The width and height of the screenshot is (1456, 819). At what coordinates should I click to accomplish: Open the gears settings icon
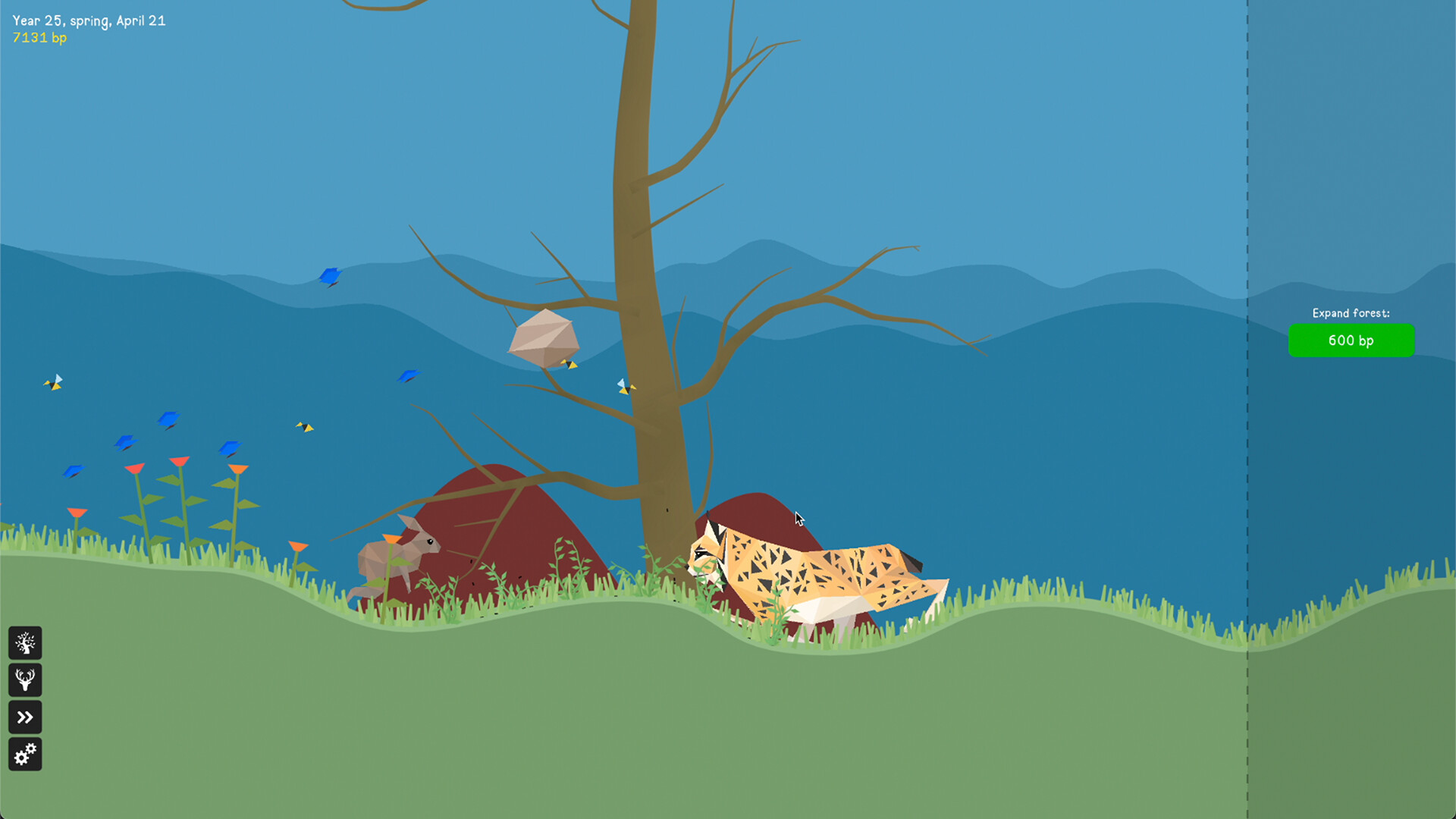25,753
